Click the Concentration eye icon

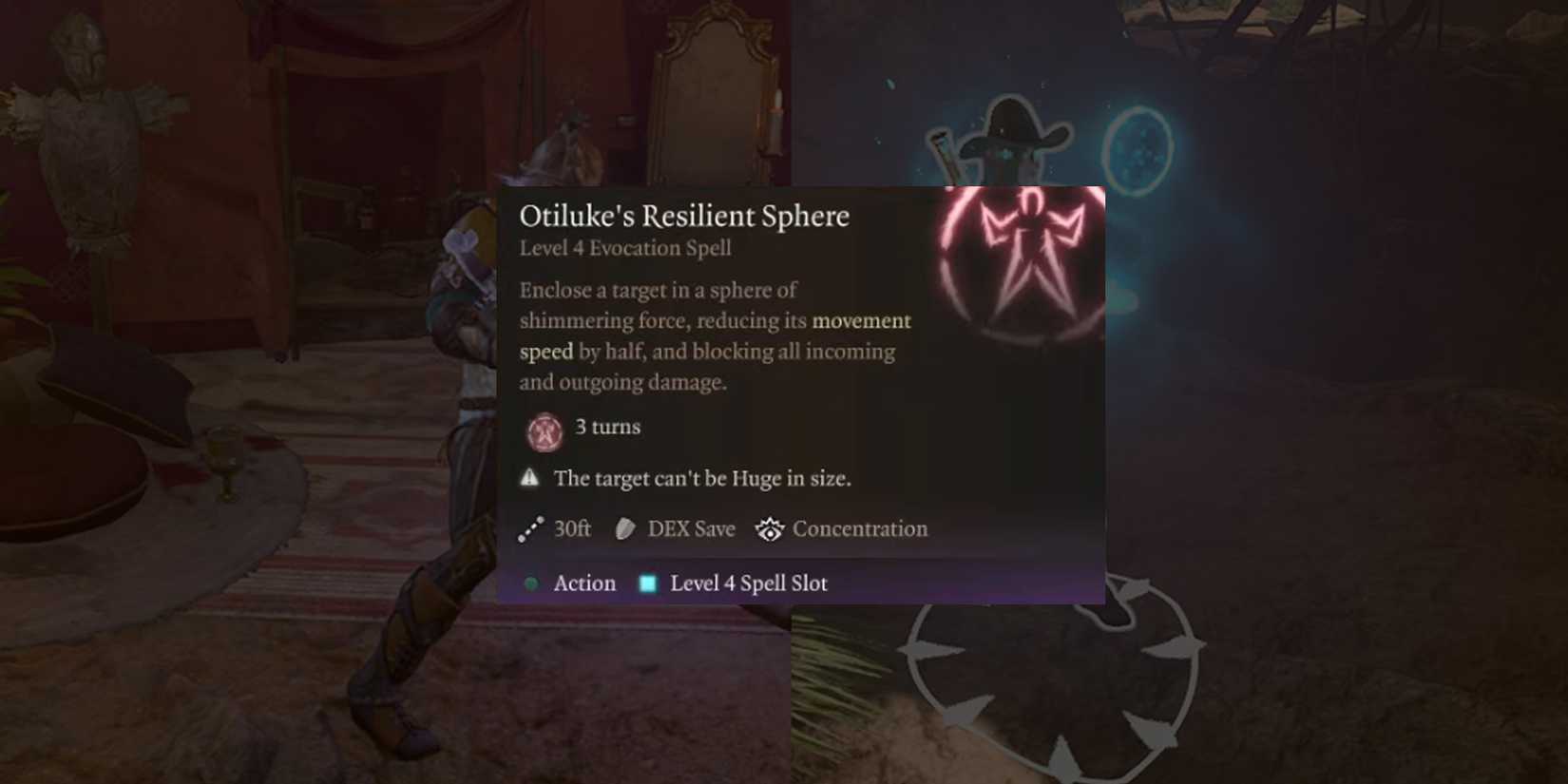coord(768,529)
